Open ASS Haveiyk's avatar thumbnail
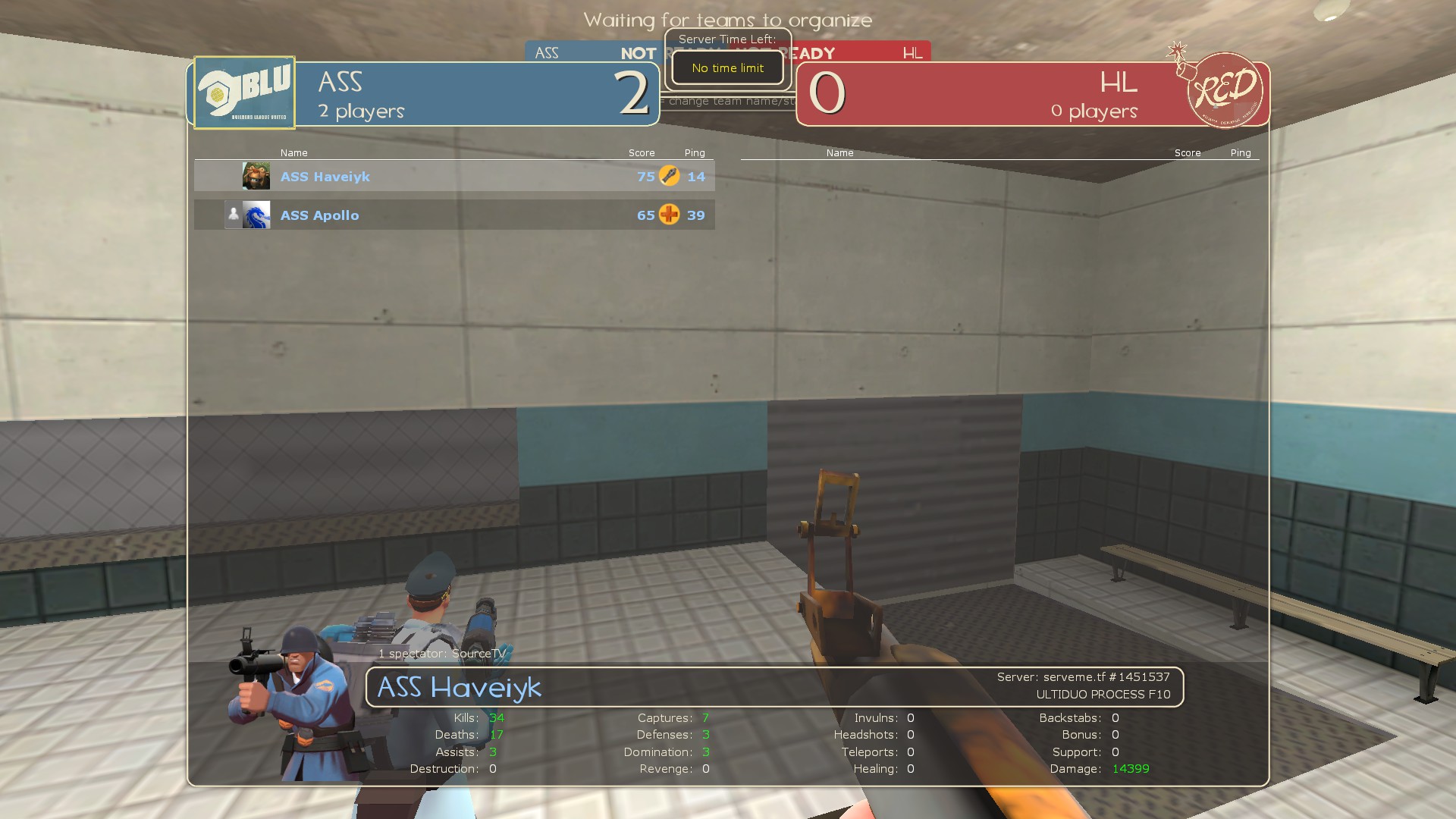Screen dimensions: 1456x819 256,176
